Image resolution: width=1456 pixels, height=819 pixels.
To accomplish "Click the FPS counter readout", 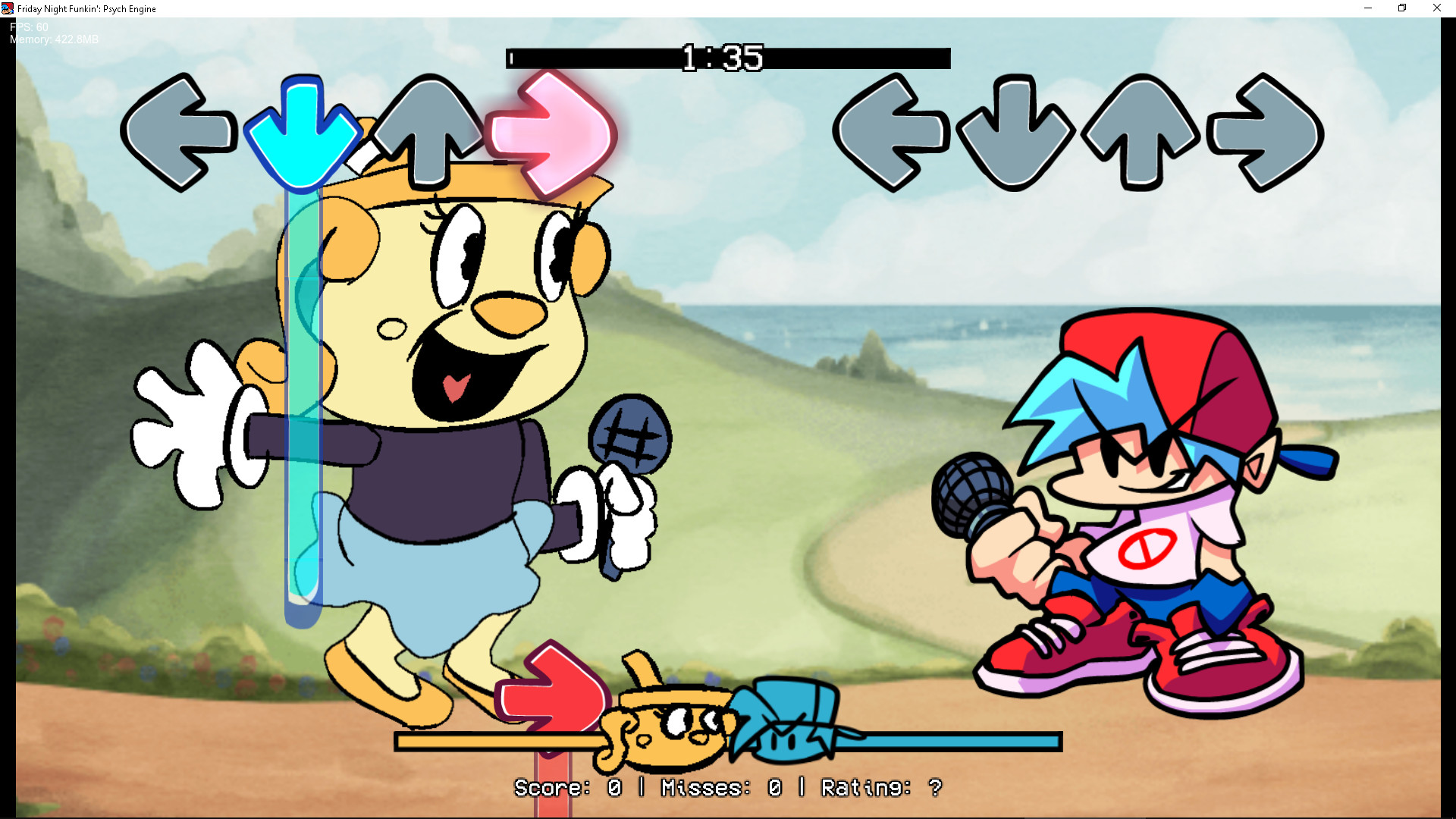I will point(27,25).
